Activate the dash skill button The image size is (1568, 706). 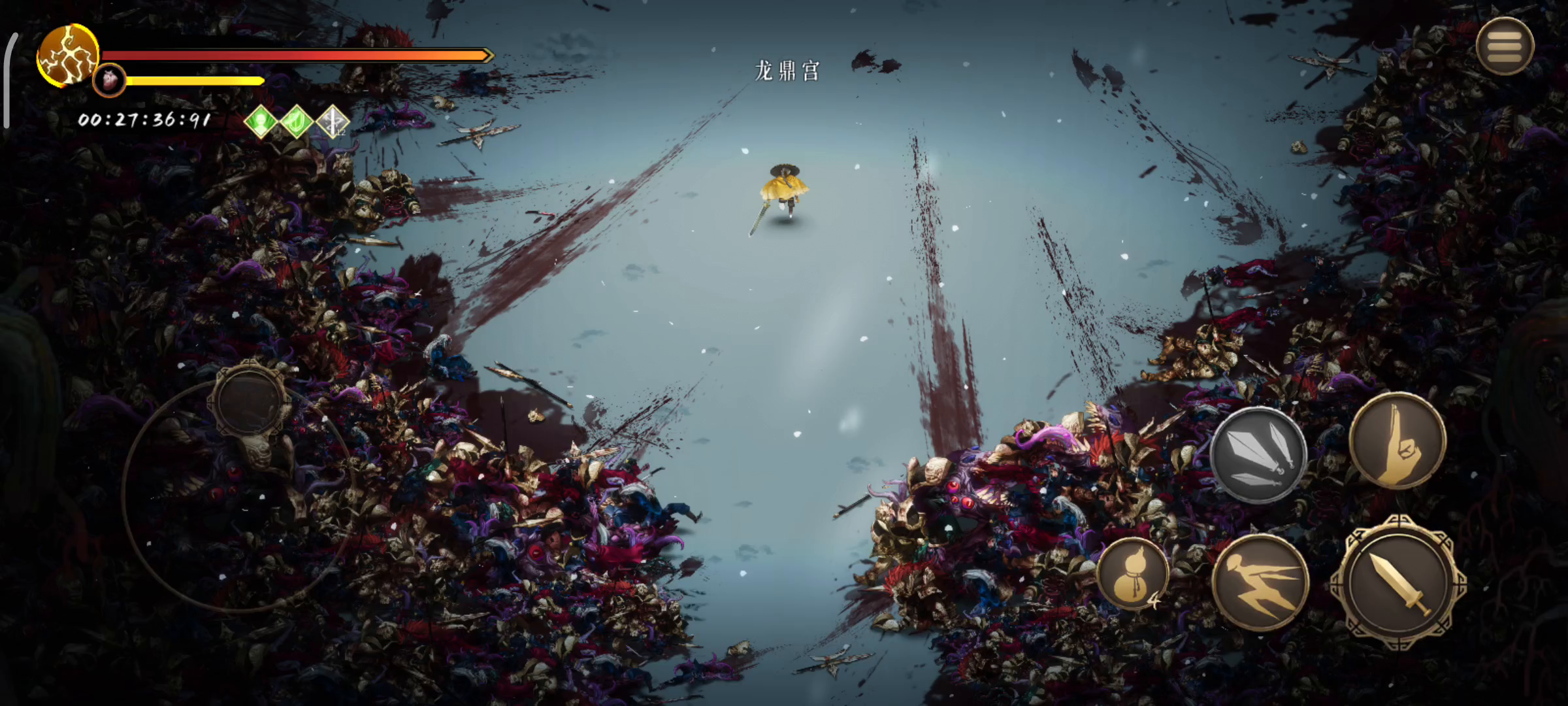pos(1260,583)
